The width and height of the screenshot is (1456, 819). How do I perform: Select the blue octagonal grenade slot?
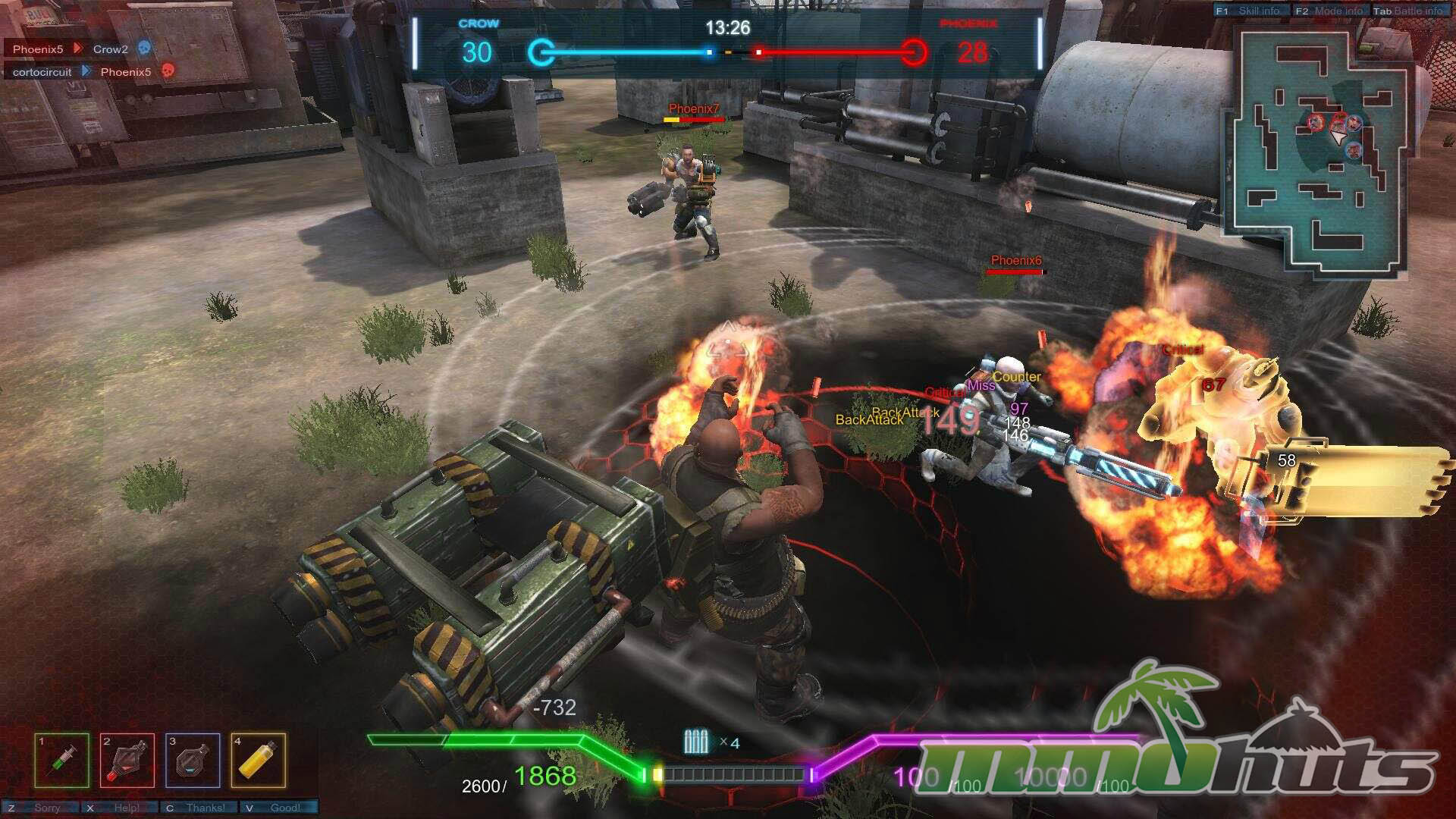(x=193, y=760)
